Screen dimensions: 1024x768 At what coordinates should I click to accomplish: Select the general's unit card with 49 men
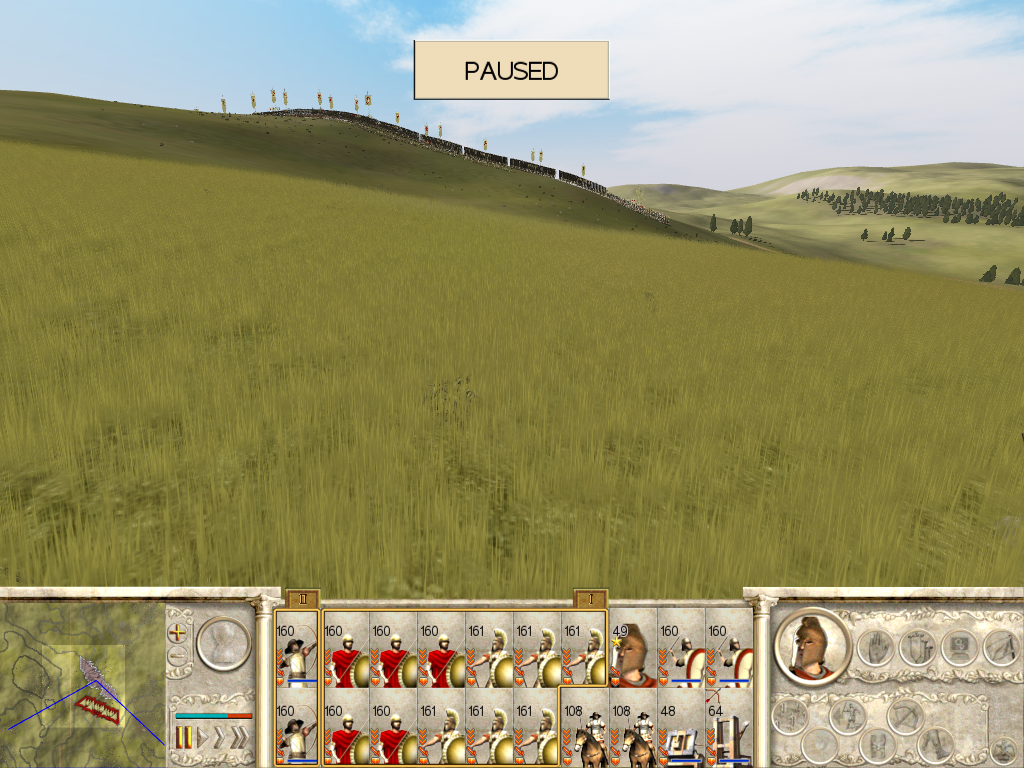633,655
